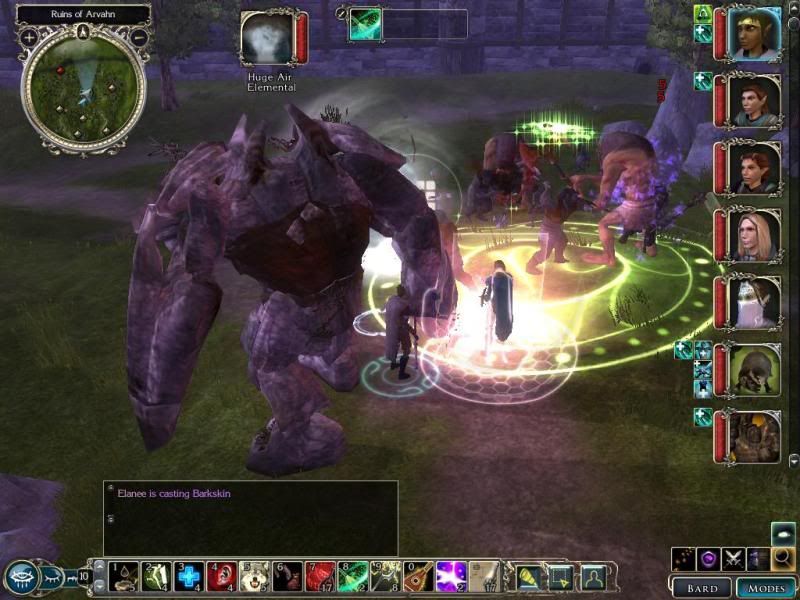Choose the white-hooded party member portrait

click(x=754, y=302)
